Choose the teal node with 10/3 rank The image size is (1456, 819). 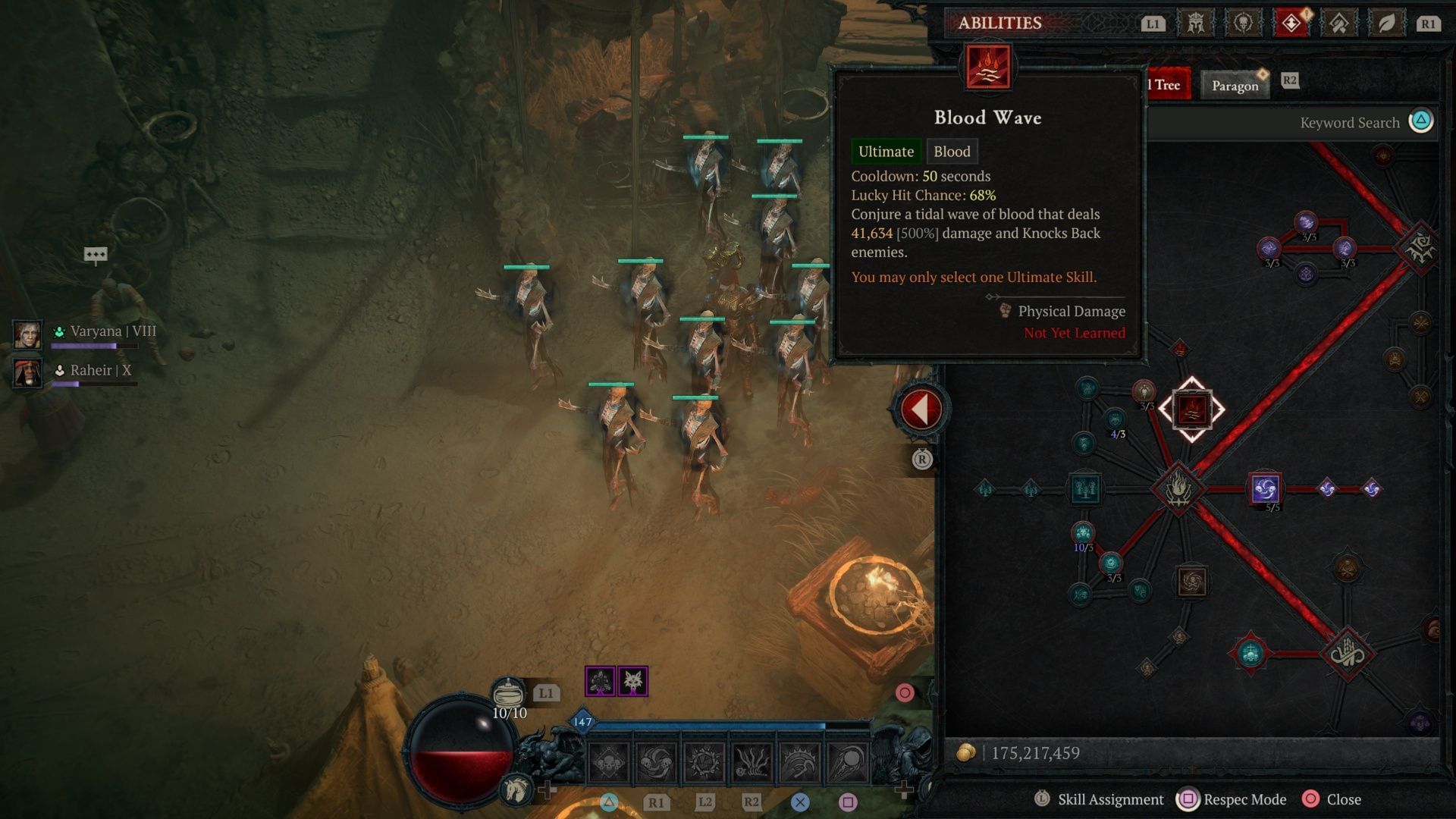1083,532
